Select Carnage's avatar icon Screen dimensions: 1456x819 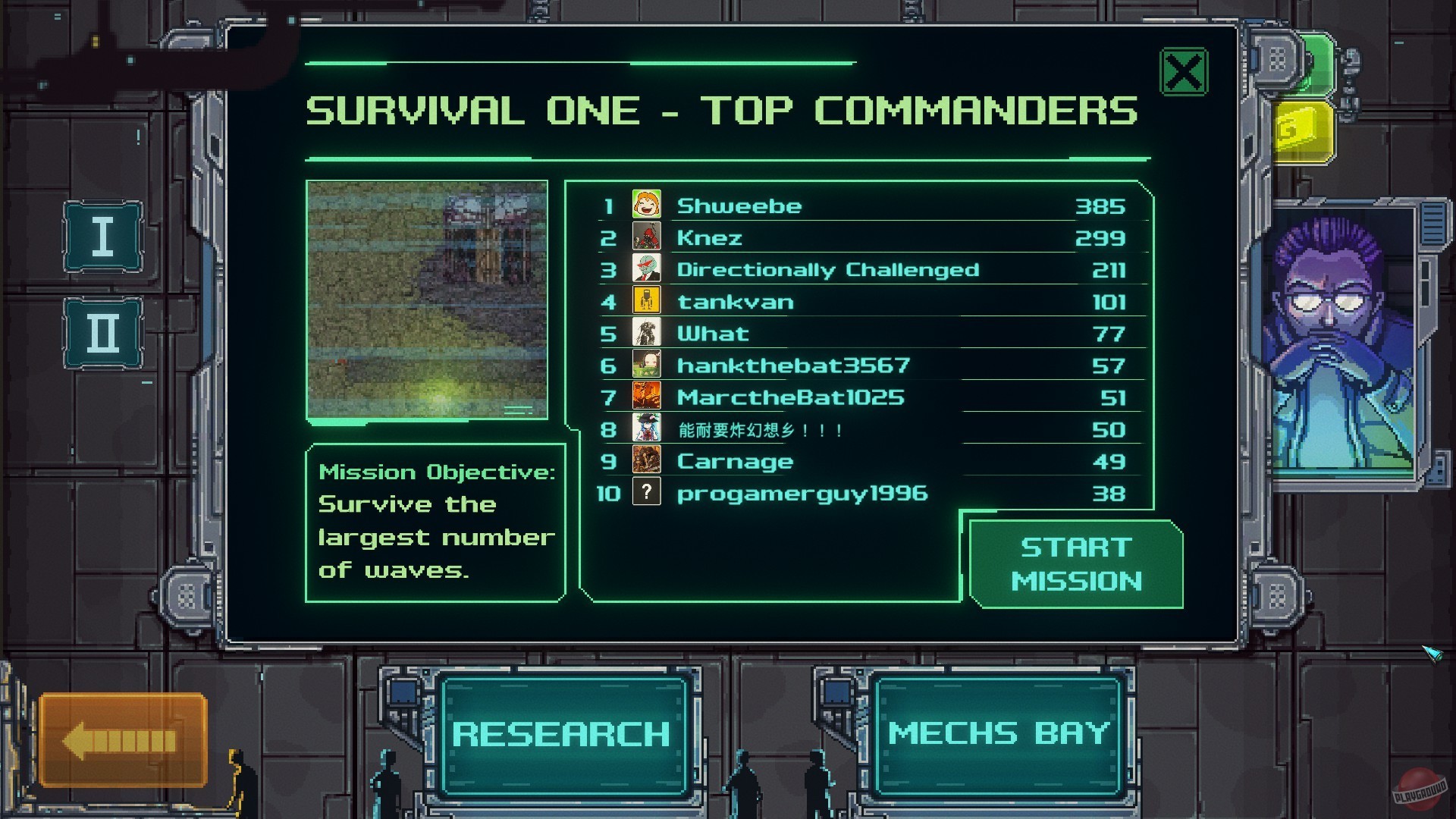pos(645,460)
